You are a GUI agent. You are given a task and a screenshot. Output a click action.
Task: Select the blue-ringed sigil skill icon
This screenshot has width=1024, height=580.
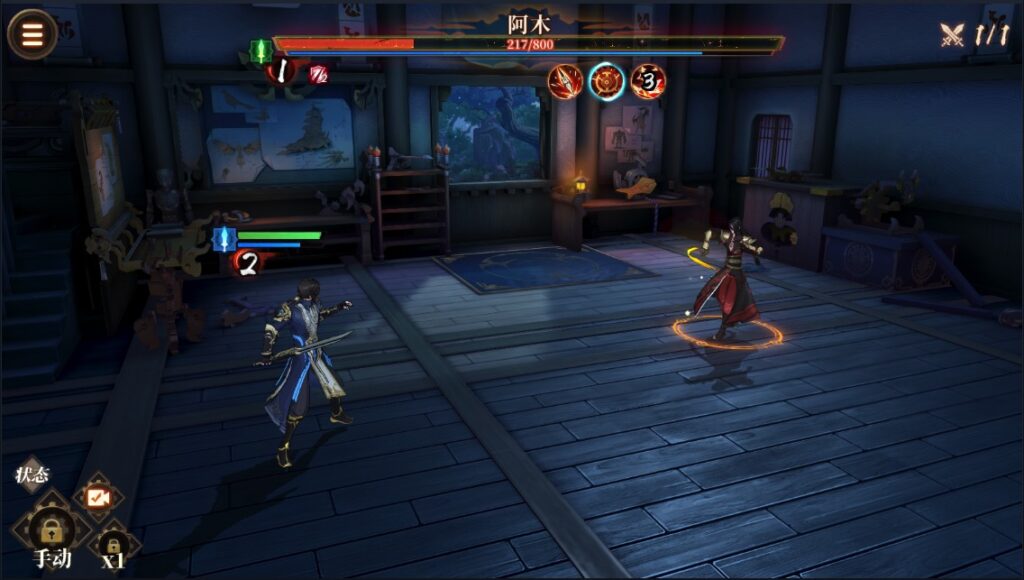[x=606, y=82]
